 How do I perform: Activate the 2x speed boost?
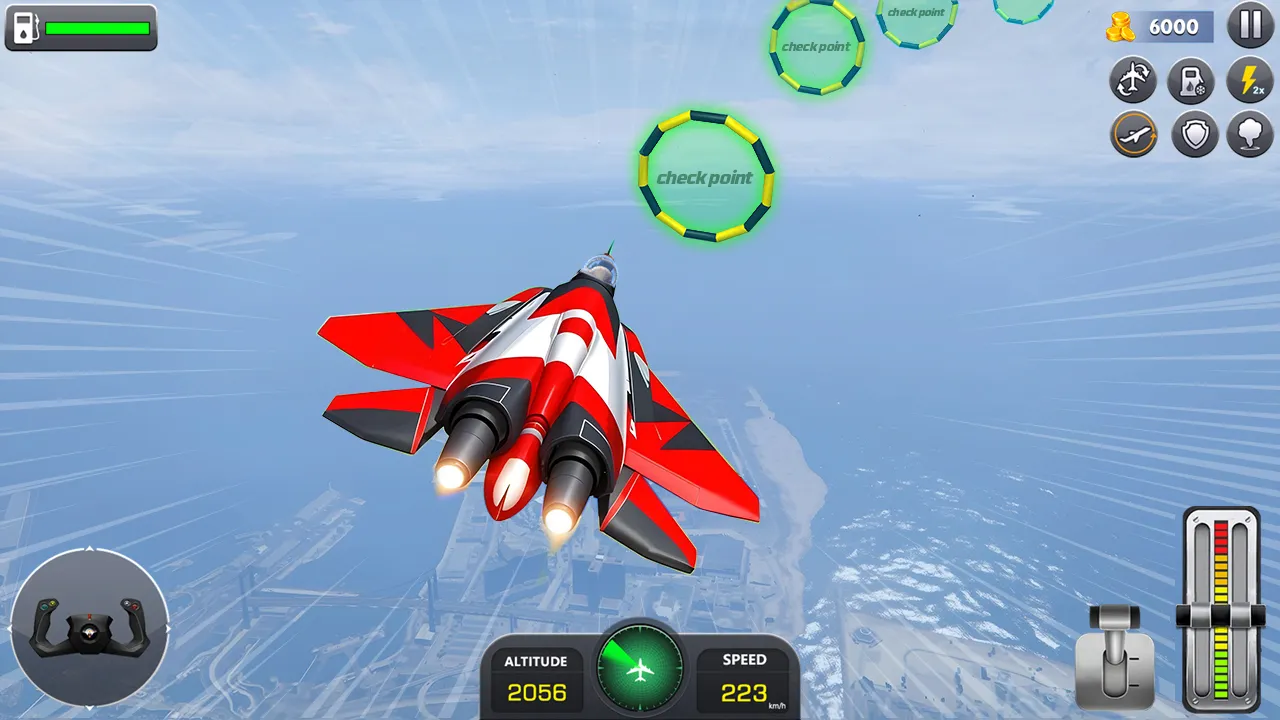pyautogui.click(x=1249, y=81)
